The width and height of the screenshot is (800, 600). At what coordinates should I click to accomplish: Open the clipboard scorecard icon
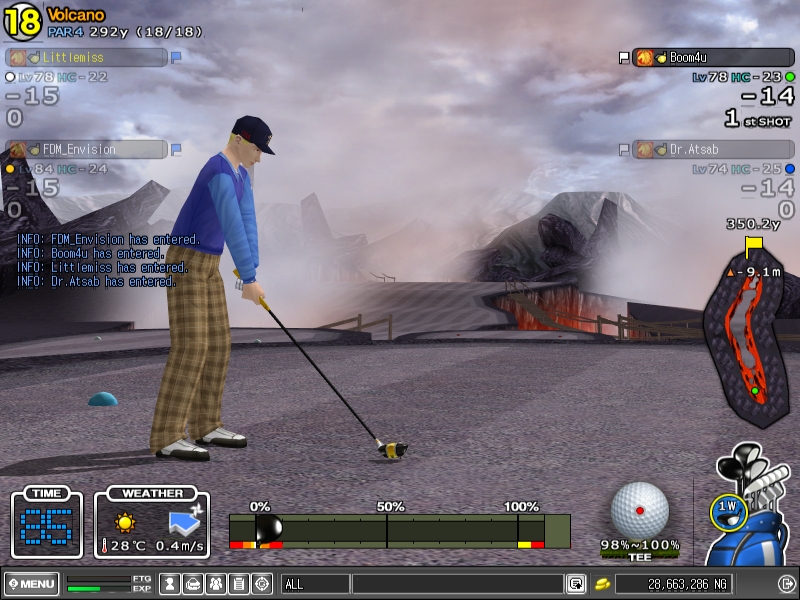click(x=238, y=584)
